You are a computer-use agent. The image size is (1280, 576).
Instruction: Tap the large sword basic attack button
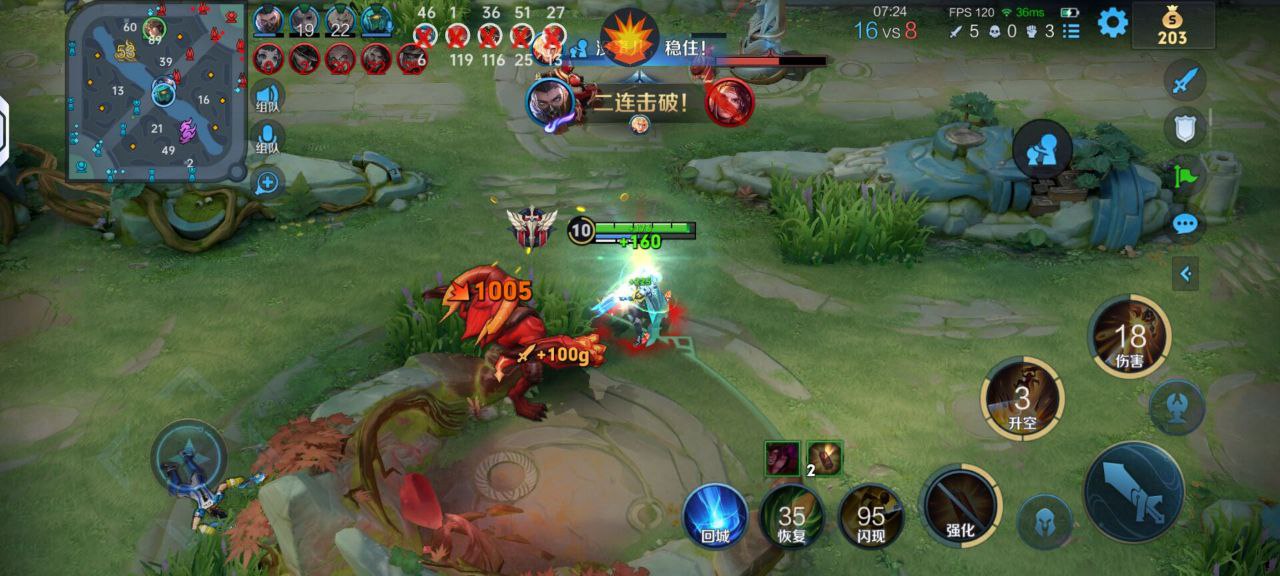pyautogui.click(x=1133, y=492)
